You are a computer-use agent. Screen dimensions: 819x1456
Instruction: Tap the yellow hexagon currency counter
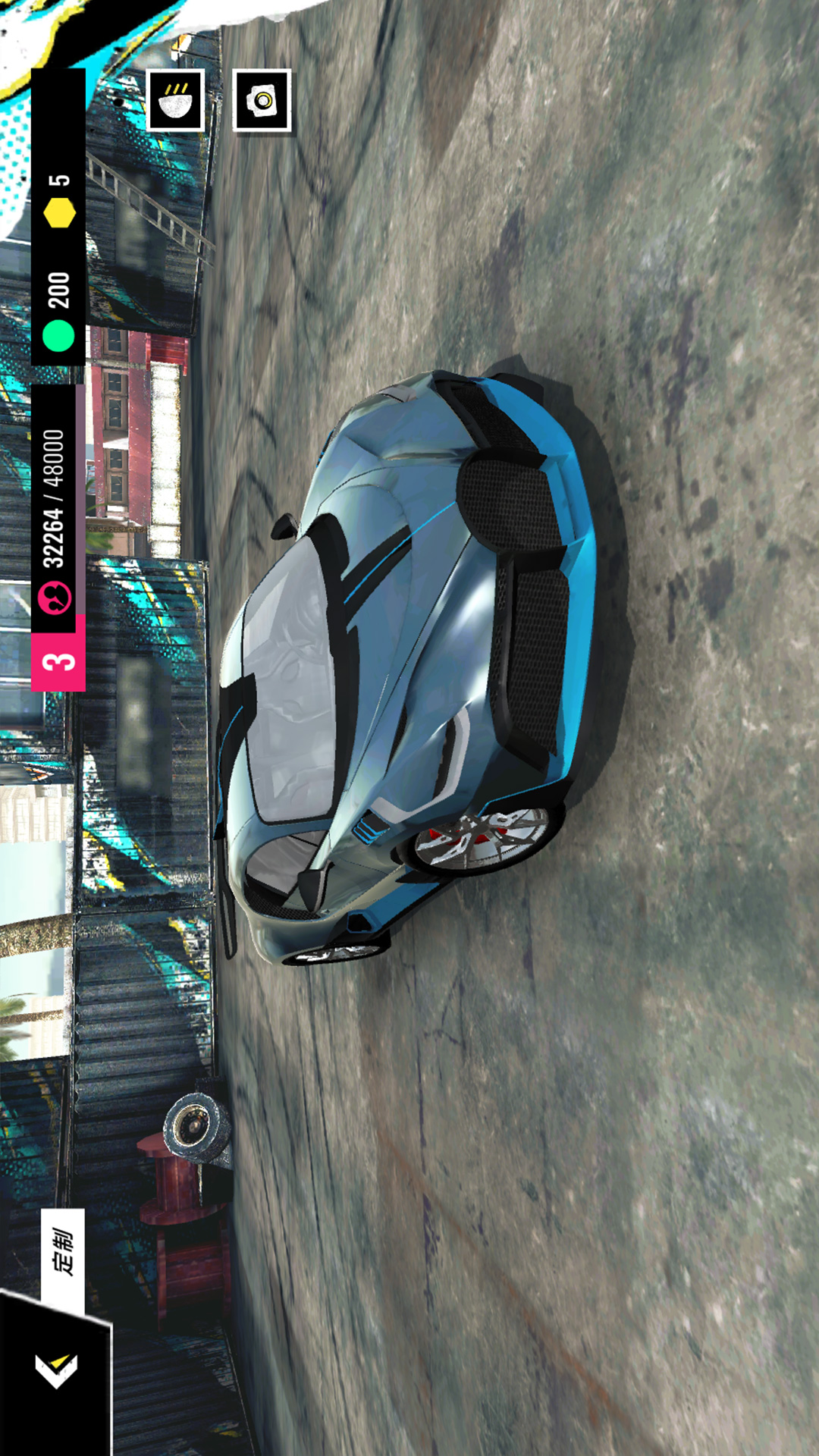pyautogui.click(x=58, y=200)
